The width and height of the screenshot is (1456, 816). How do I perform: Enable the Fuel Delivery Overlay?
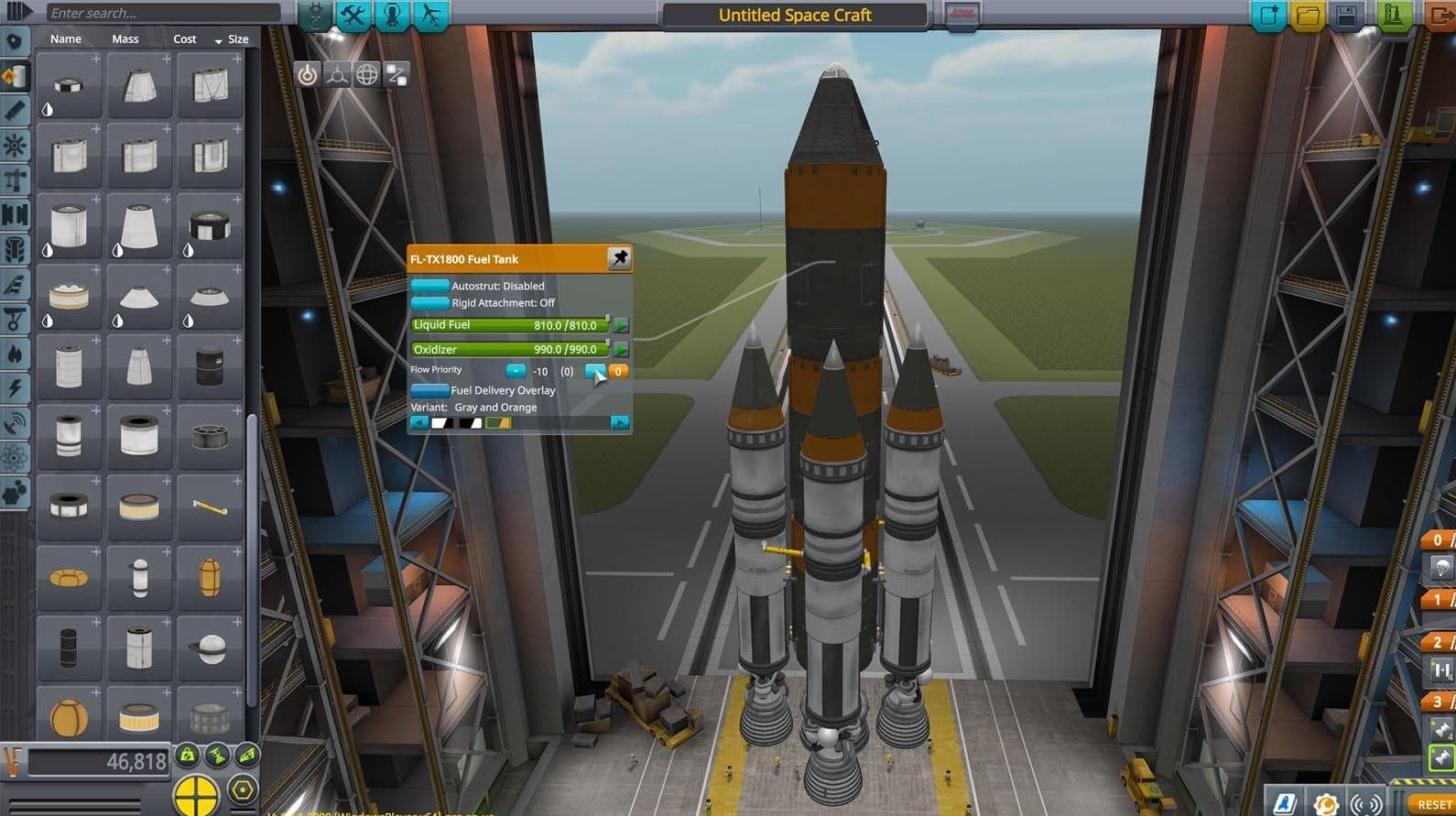[x=429, y=390]
